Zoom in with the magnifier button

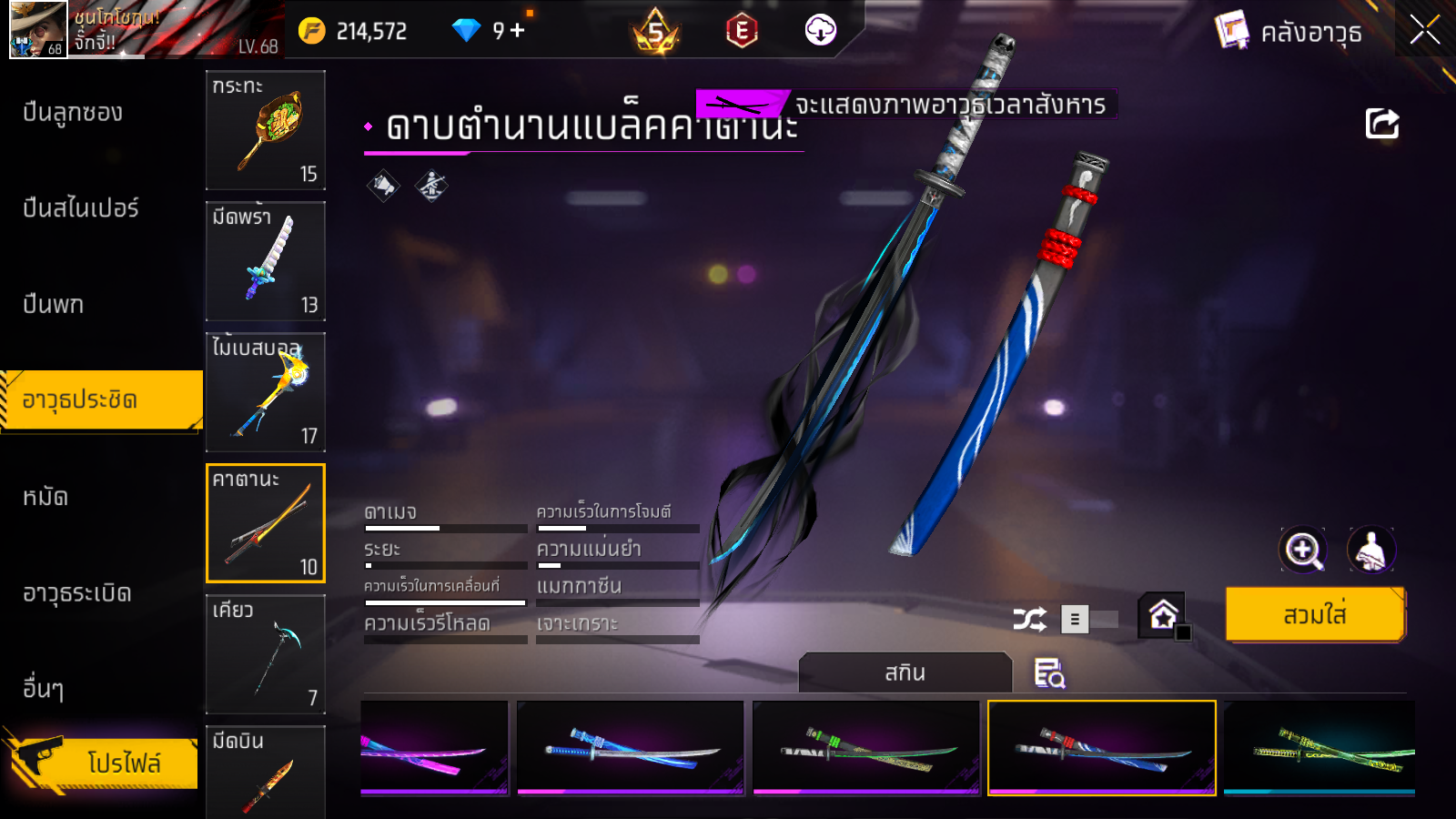pyautogui.click(x=1302, y=550)
